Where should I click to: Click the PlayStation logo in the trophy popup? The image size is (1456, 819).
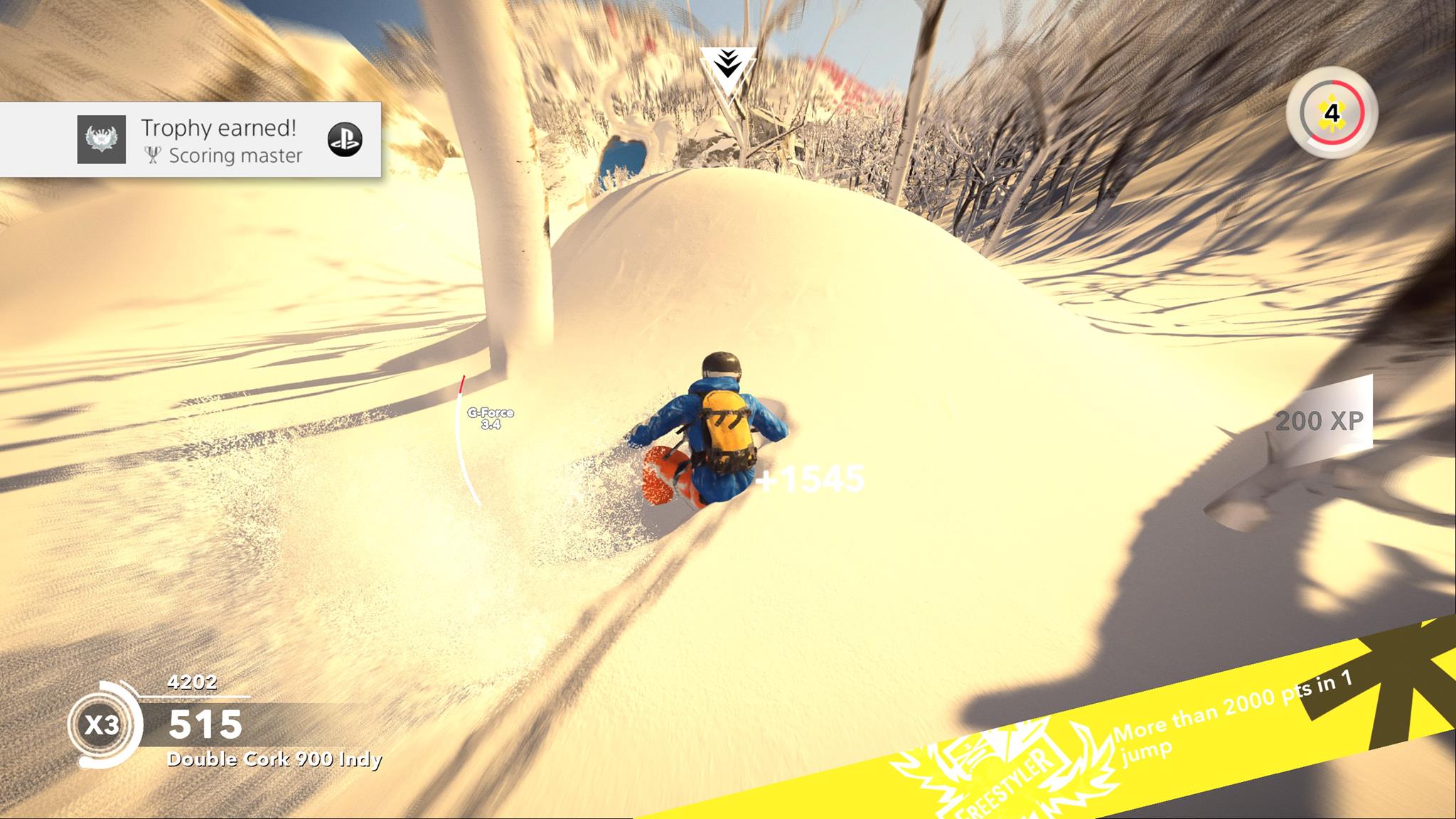(x=345, y=139)
